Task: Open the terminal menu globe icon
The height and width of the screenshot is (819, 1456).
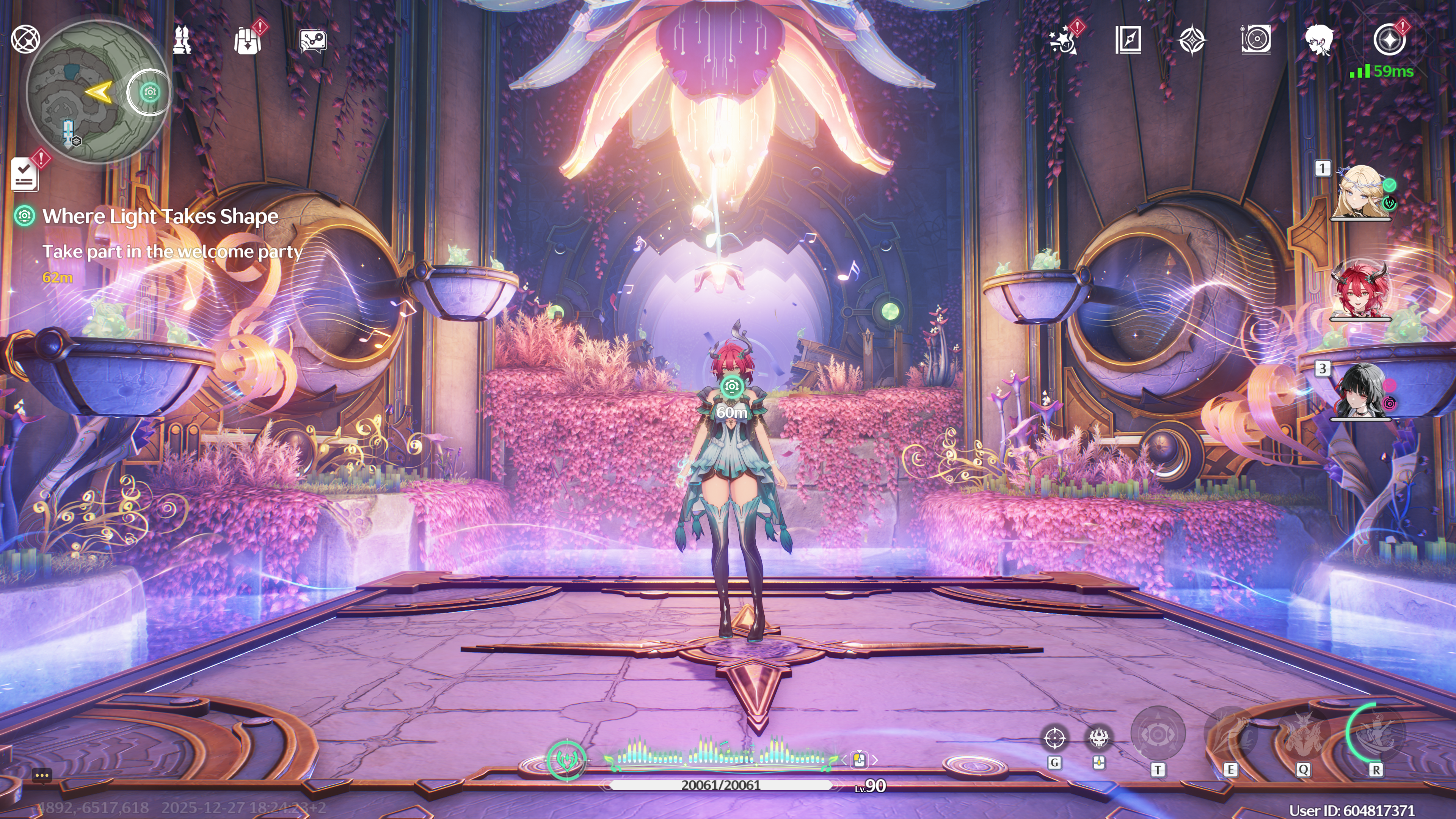Action: pos(25,39)
